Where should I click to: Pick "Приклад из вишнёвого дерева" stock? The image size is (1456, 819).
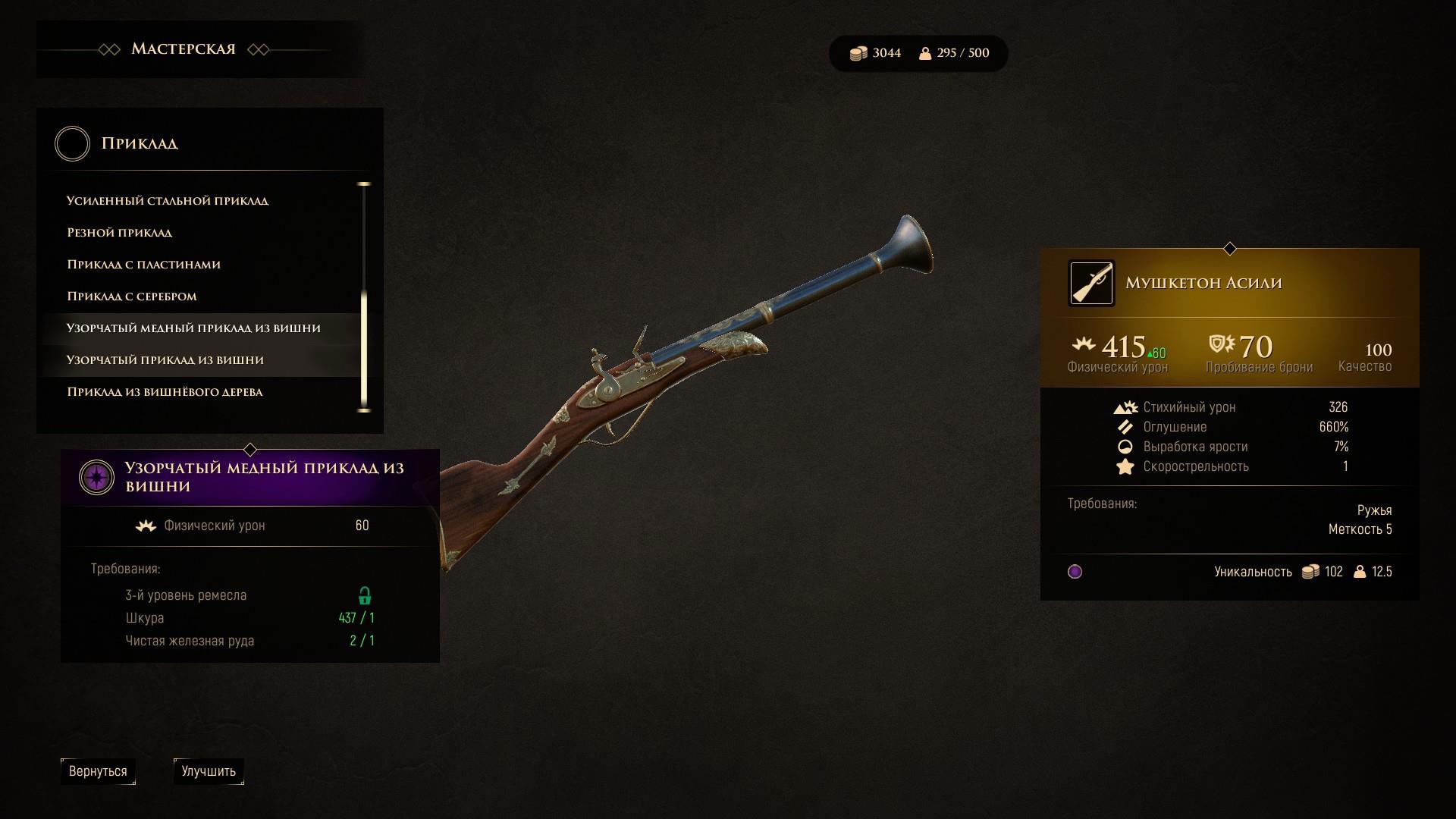[165, 392]
